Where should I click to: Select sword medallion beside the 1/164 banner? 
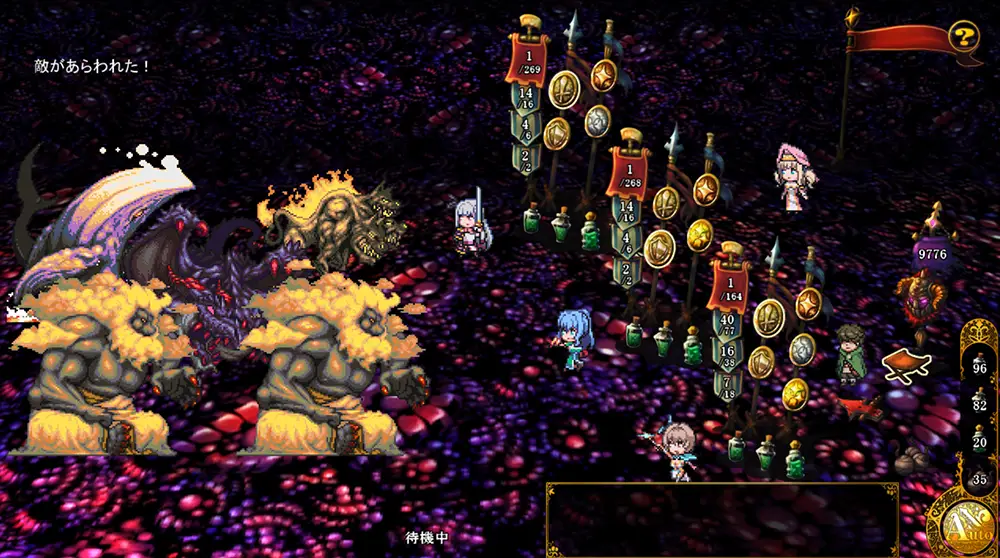[x=768, y=316]
